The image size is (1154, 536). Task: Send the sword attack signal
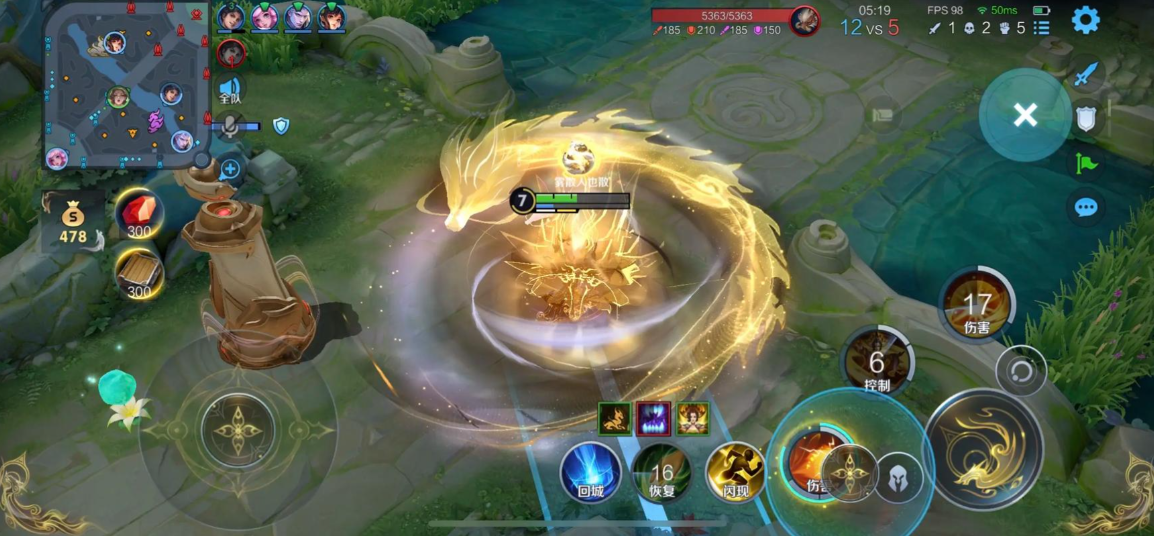tap(1086, 76)
